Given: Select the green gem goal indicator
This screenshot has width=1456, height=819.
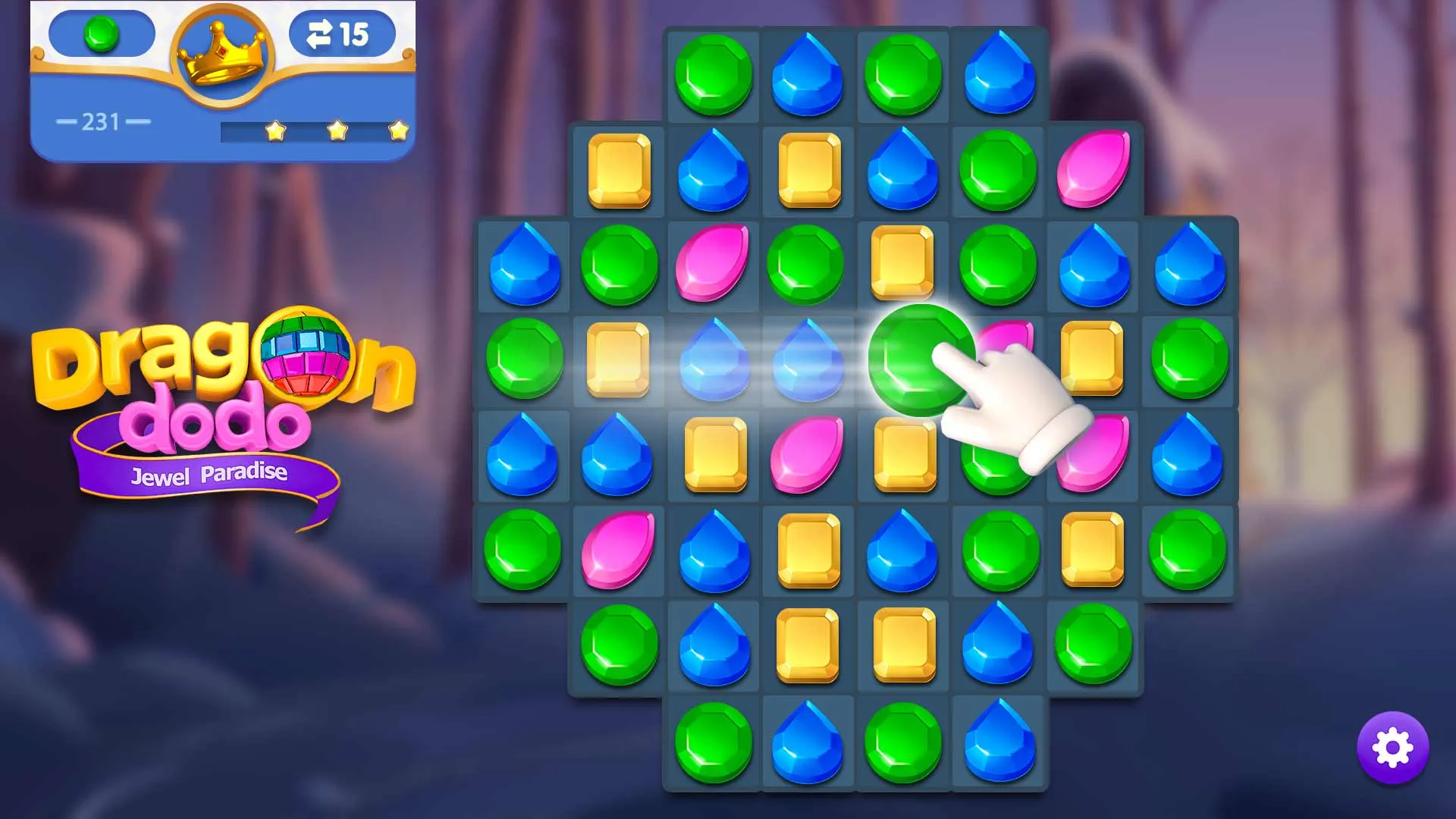Looking at the screenshot, I should point(99,33).
